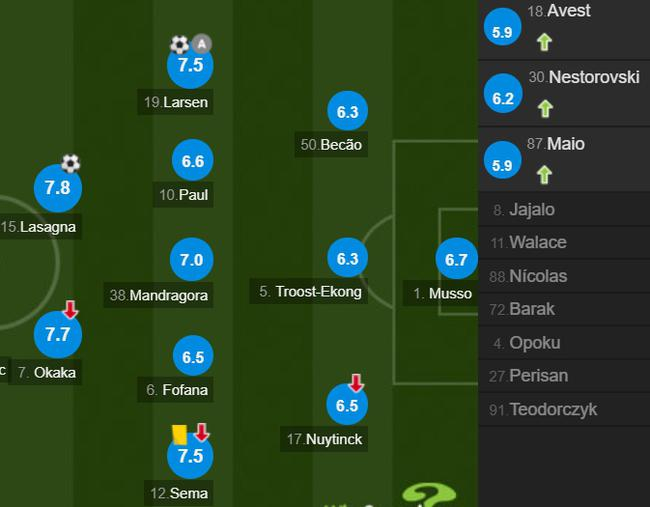The height and width of the screenshot is (507, 650).
Task: Select substitute Maio in bench list
Action: 563,159
